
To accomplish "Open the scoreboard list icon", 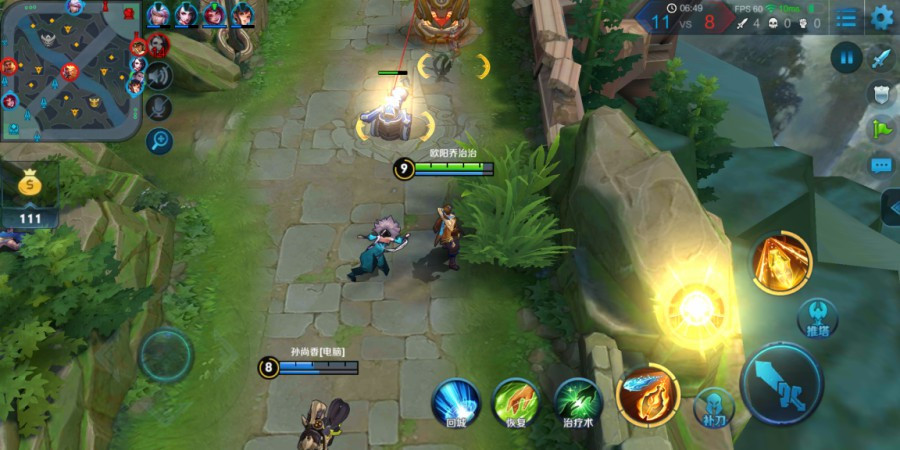I will (847, 18).
